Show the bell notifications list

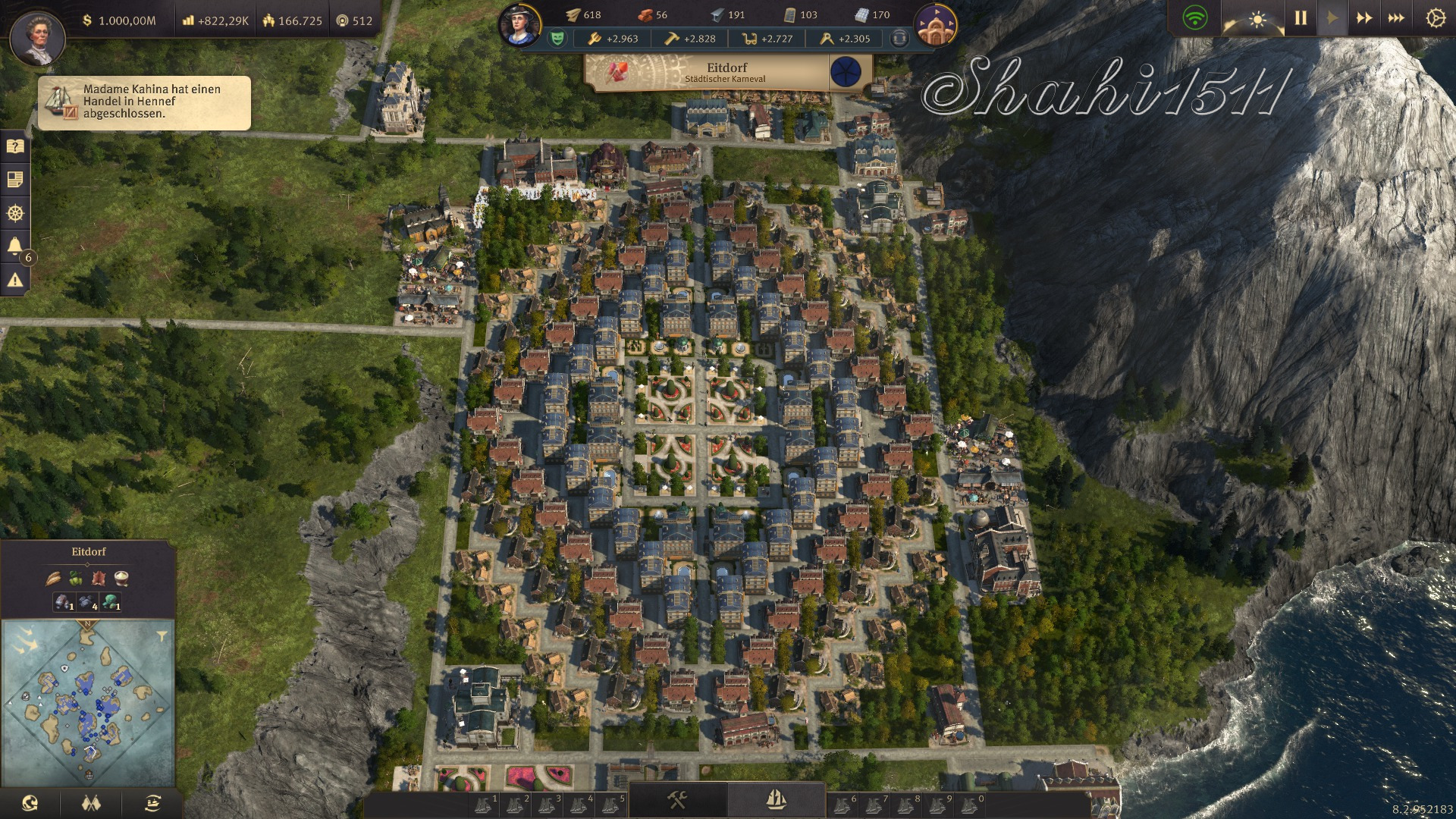tap(15, 246)
